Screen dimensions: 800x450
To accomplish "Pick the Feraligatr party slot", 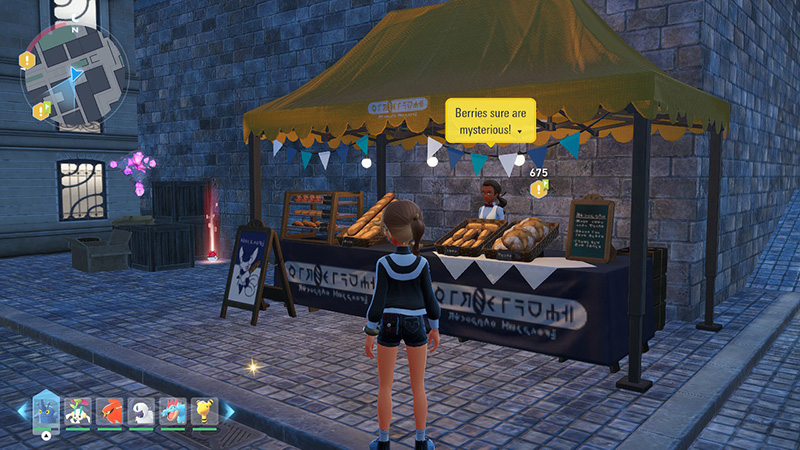I will coord(173,410).
